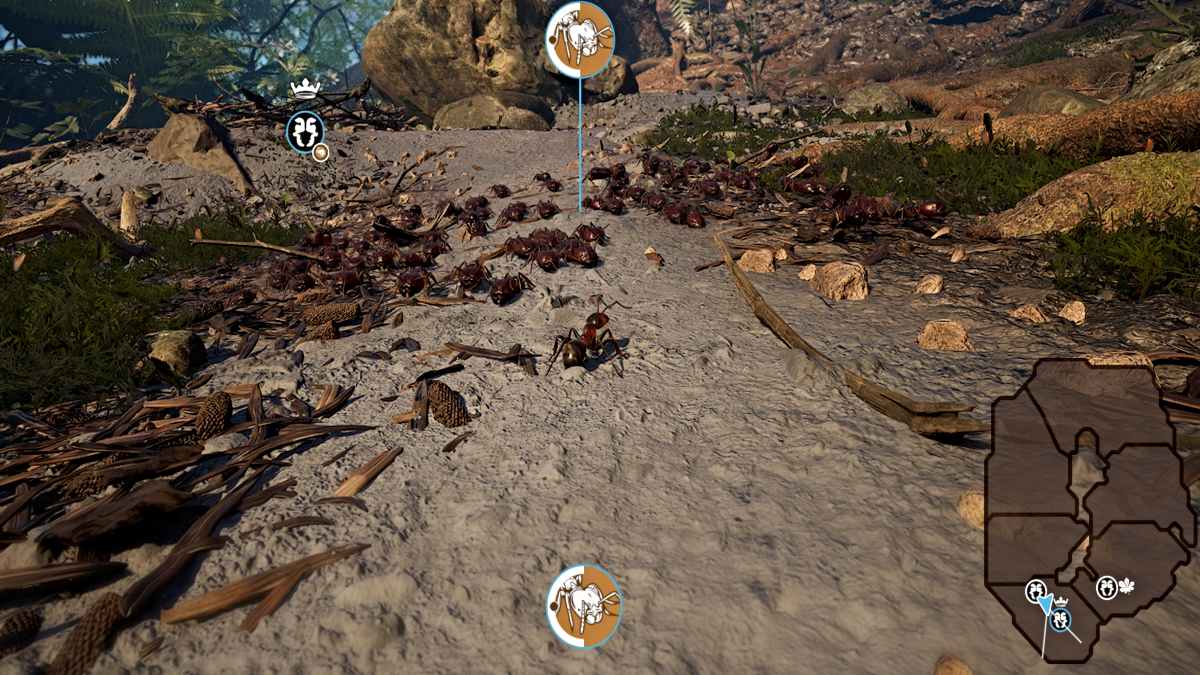Viewport: 1200px width, 675px height.
Task: Select the crowned nest marker in the world
Action: pyautogui.click(x=304, y=132)
